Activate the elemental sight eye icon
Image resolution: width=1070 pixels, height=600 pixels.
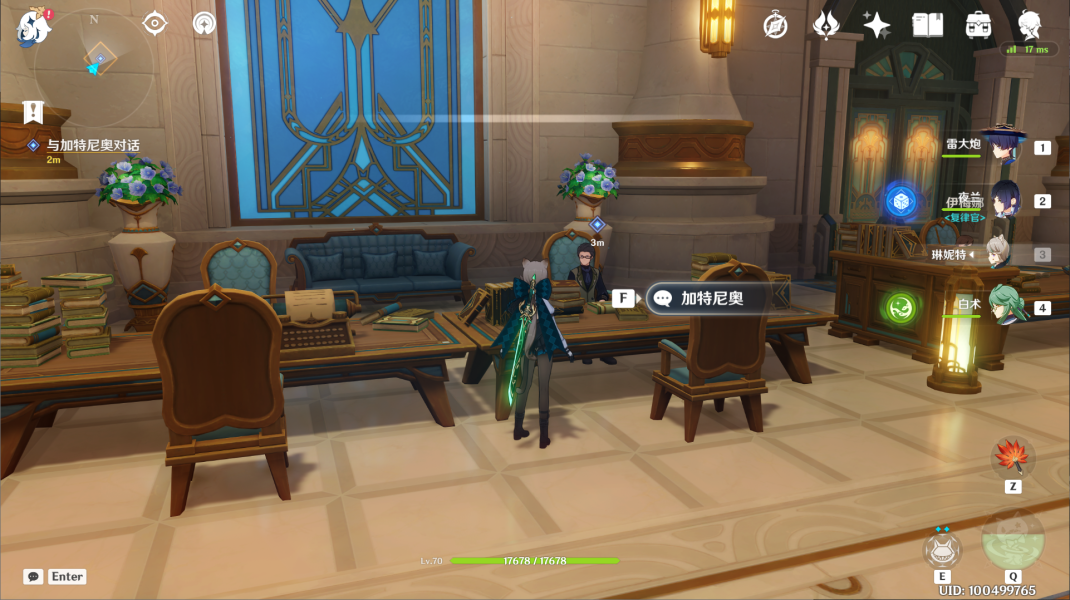click(155, 23)
